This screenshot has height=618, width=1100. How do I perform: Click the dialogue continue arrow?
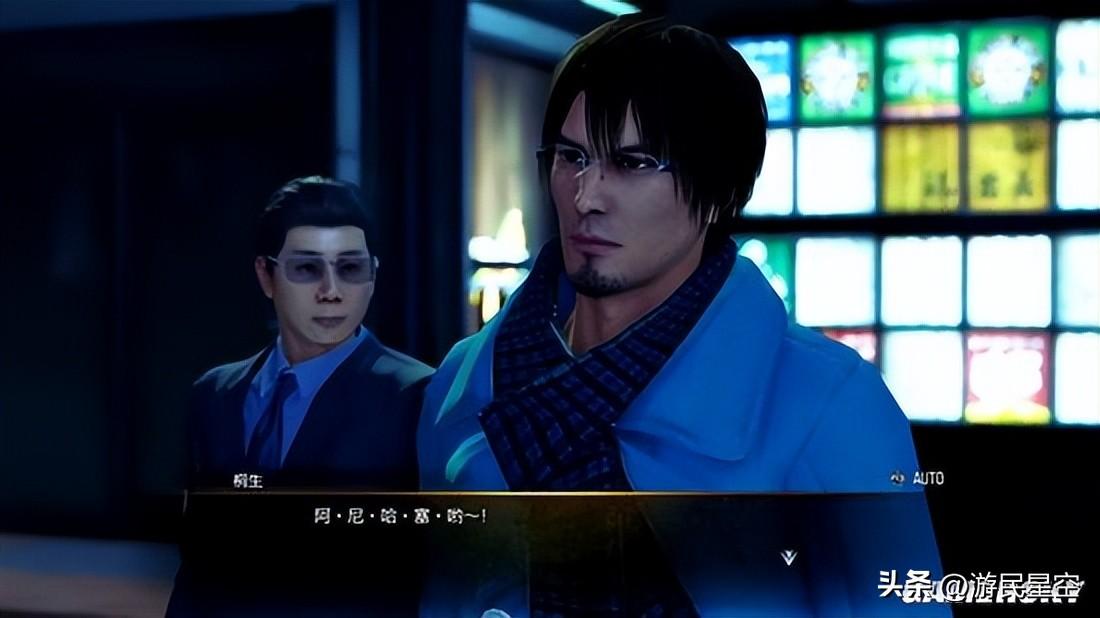(789, 557)
